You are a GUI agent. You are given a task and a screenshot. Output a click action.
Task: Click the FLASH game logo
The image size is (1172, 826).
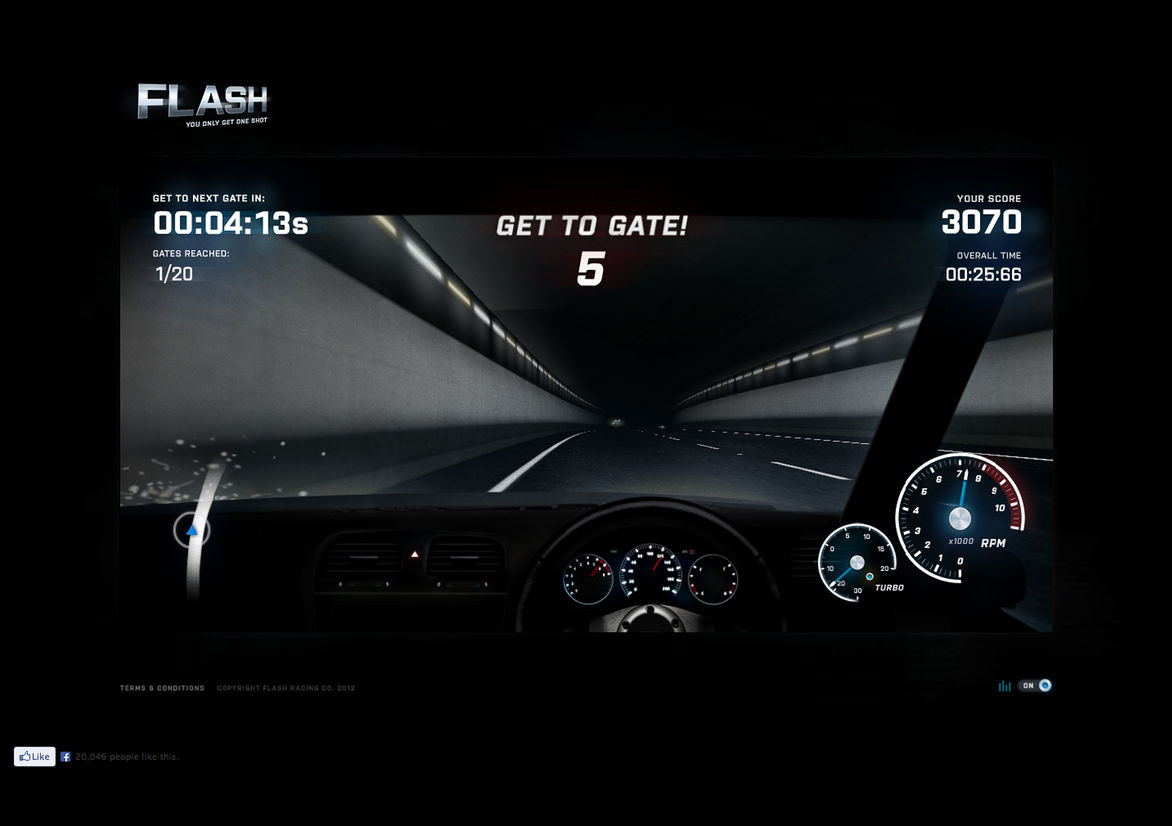[203, 103]
